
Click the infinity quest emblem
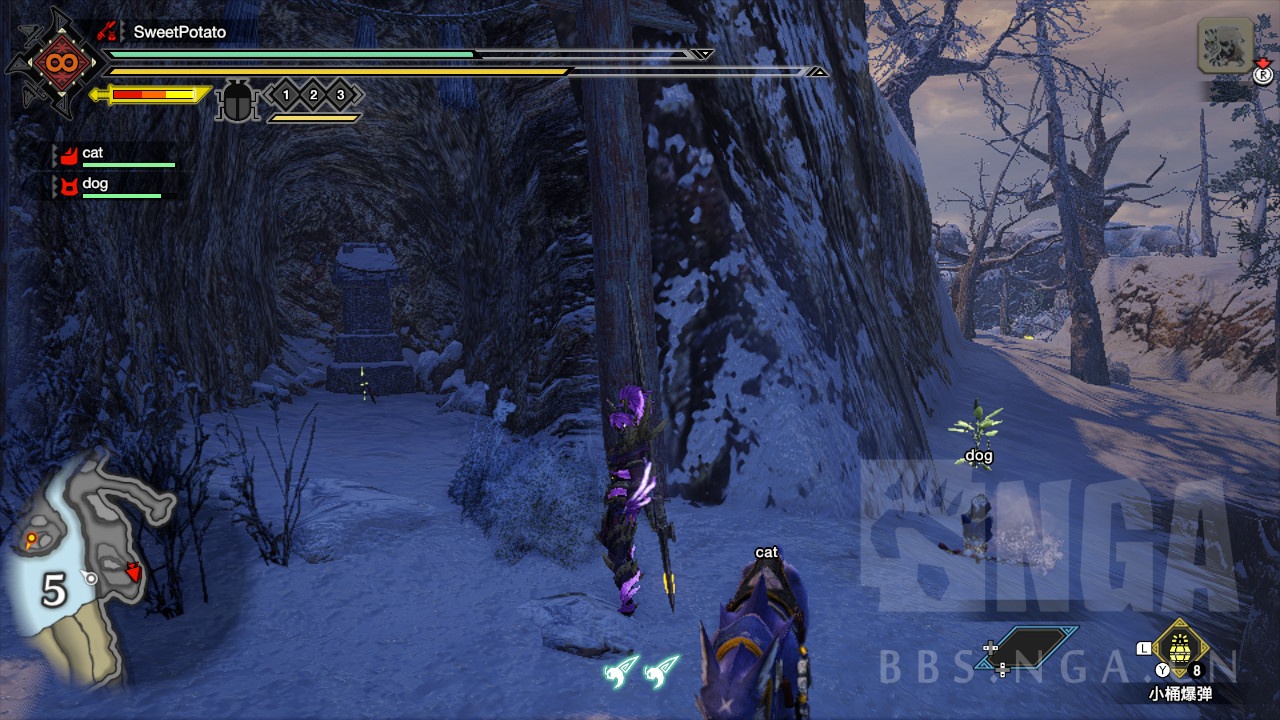[54, 63]
